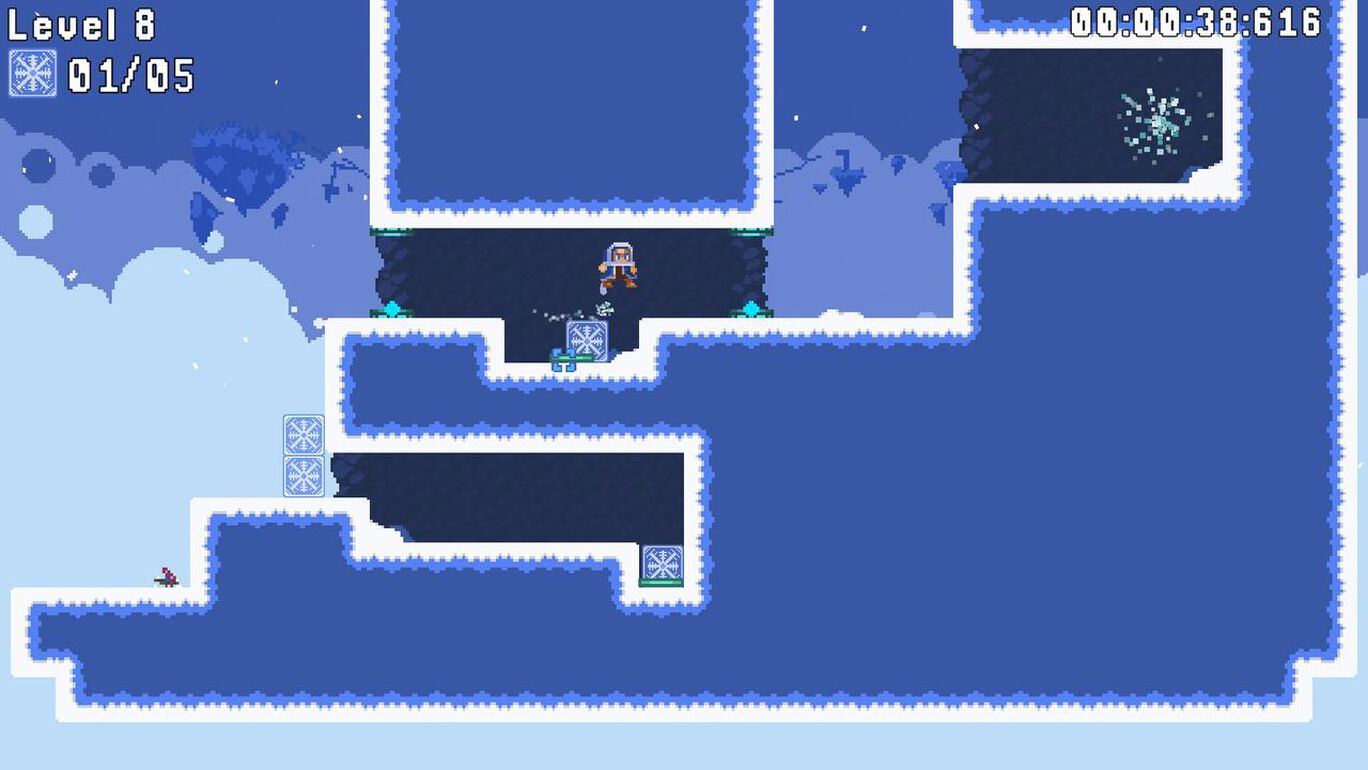Screen dimensions: 1368x770
Task: Click the teal bar beneath the upper-left chamber
Action: click(389, 232)
